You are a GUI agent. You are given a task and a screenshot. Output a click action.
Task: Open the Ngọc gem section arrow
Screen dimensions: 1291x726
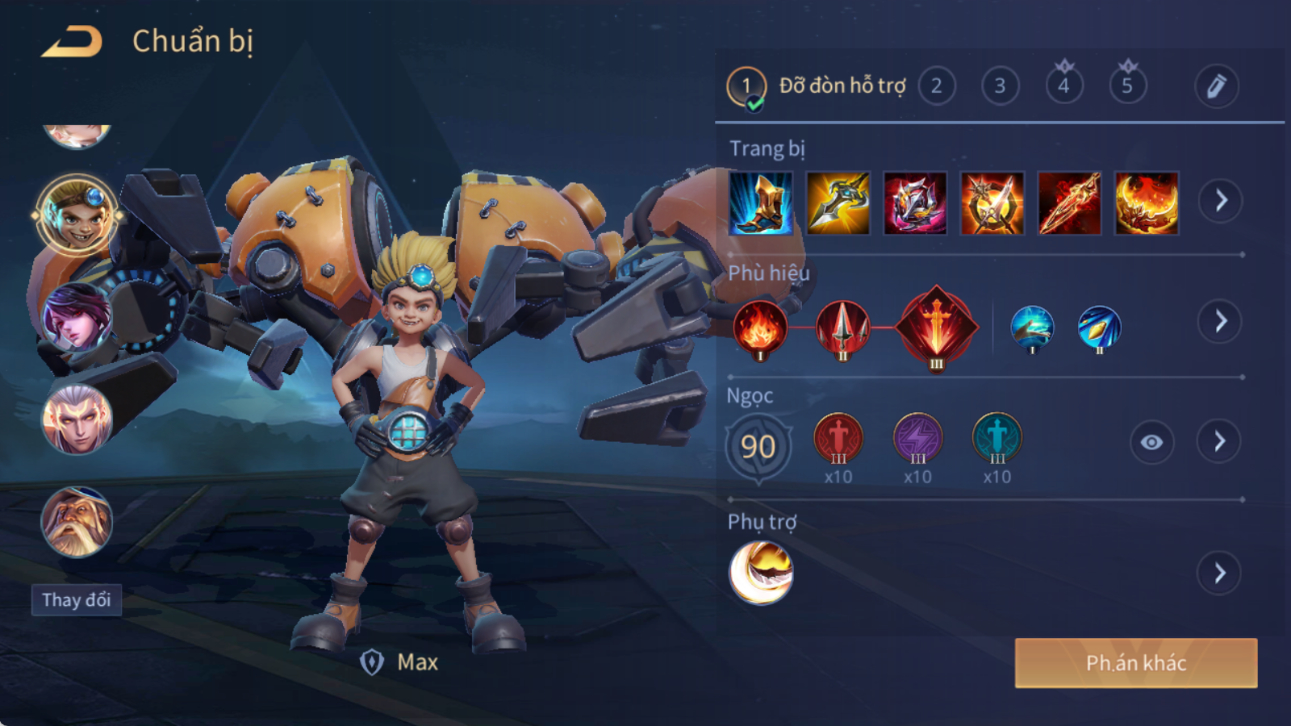point(1219,442)
